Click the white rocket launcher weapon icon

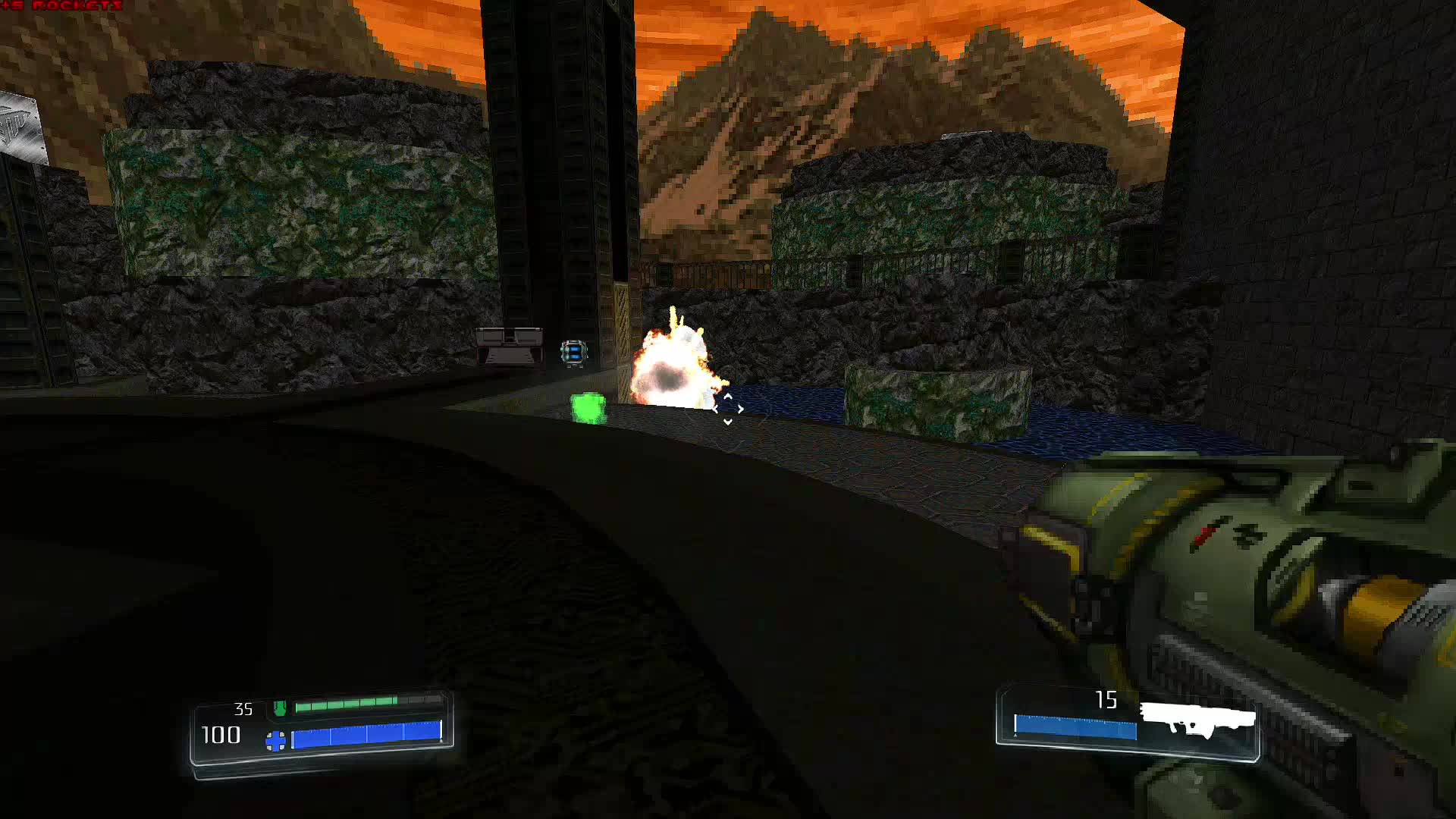1197,719
